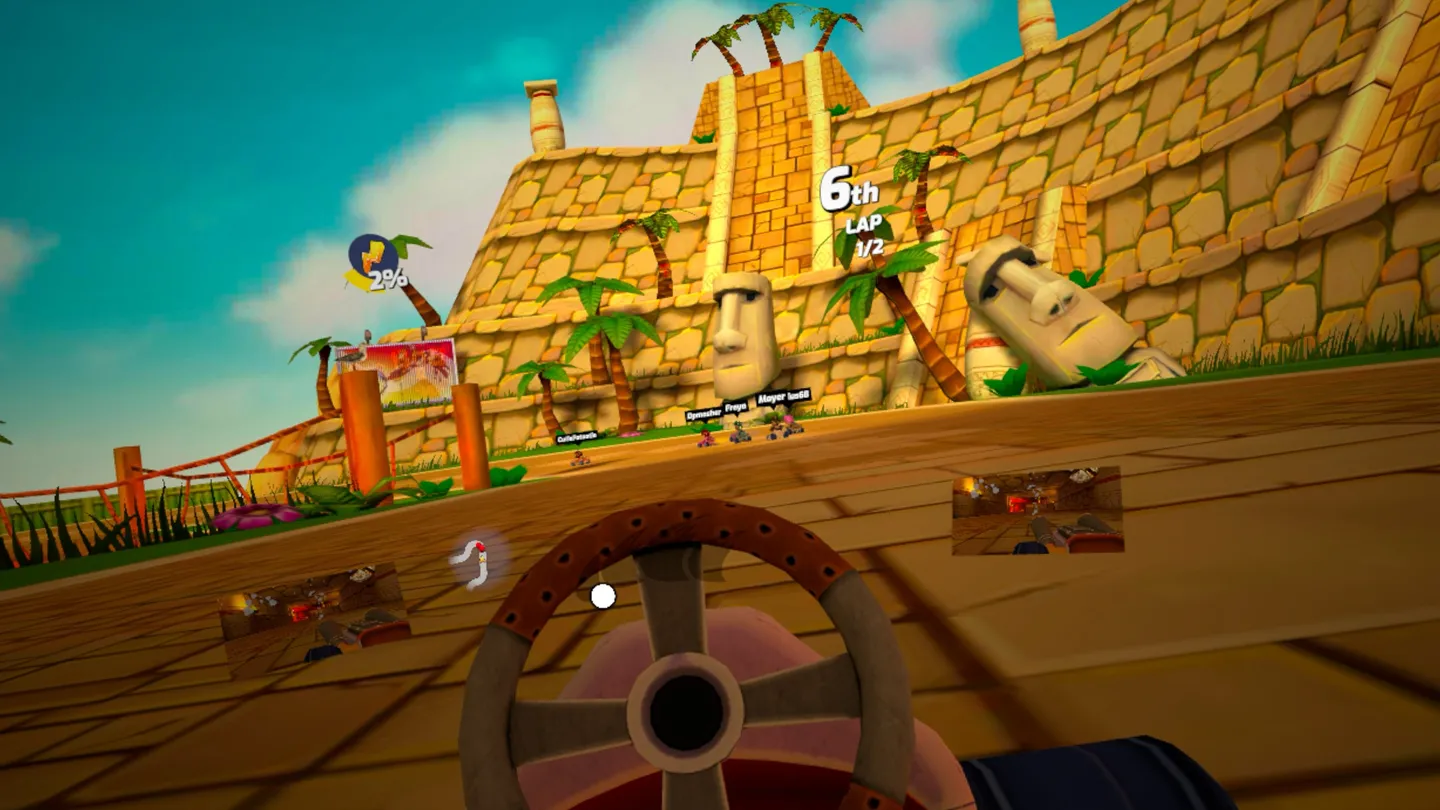
Task: Toggle the Moyer name tag display
Action: pyautogui.click(x=772, y=399)
